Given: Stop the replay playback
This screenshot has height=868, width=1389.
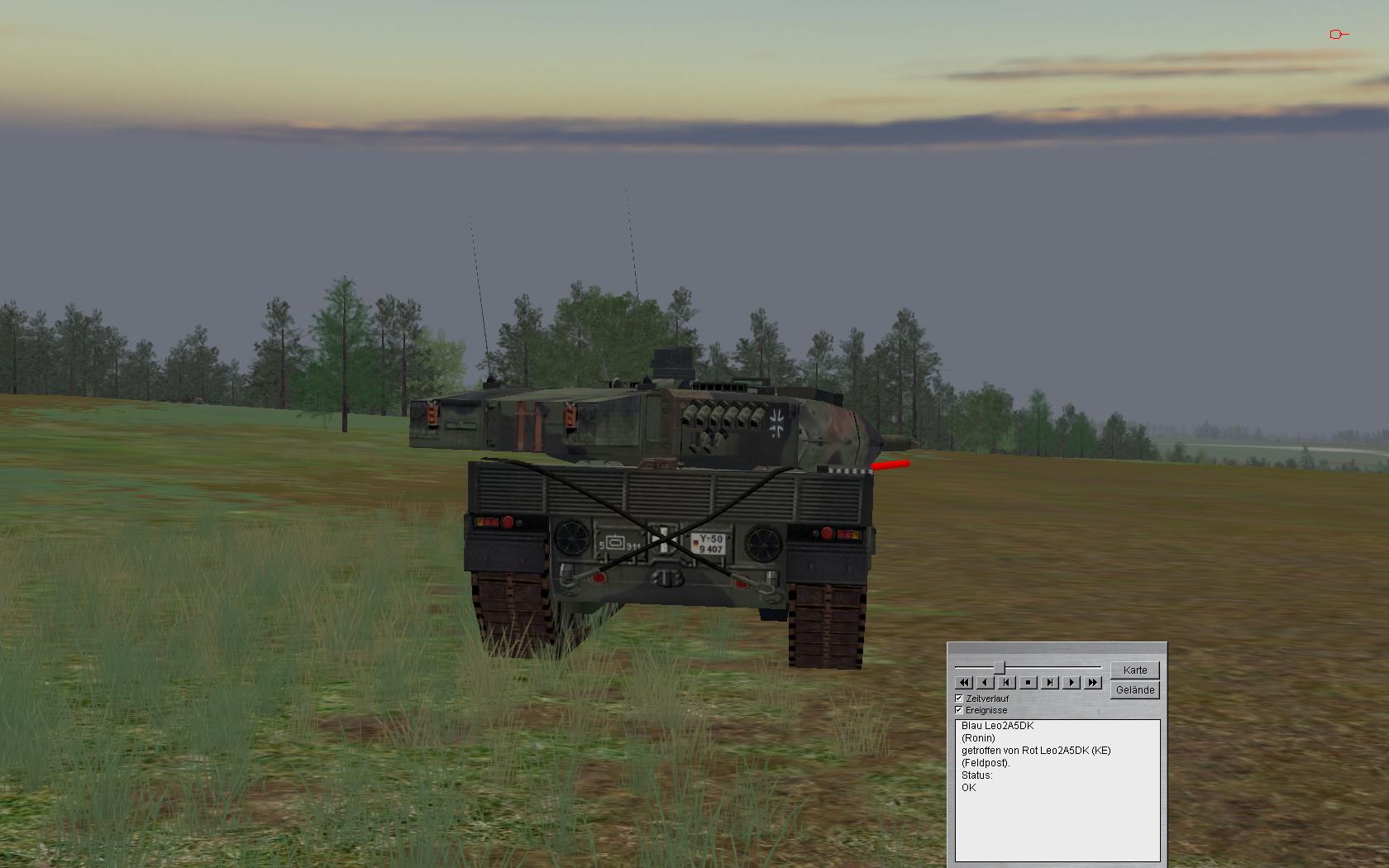Looking at the screenshot, I should 1029,683.
